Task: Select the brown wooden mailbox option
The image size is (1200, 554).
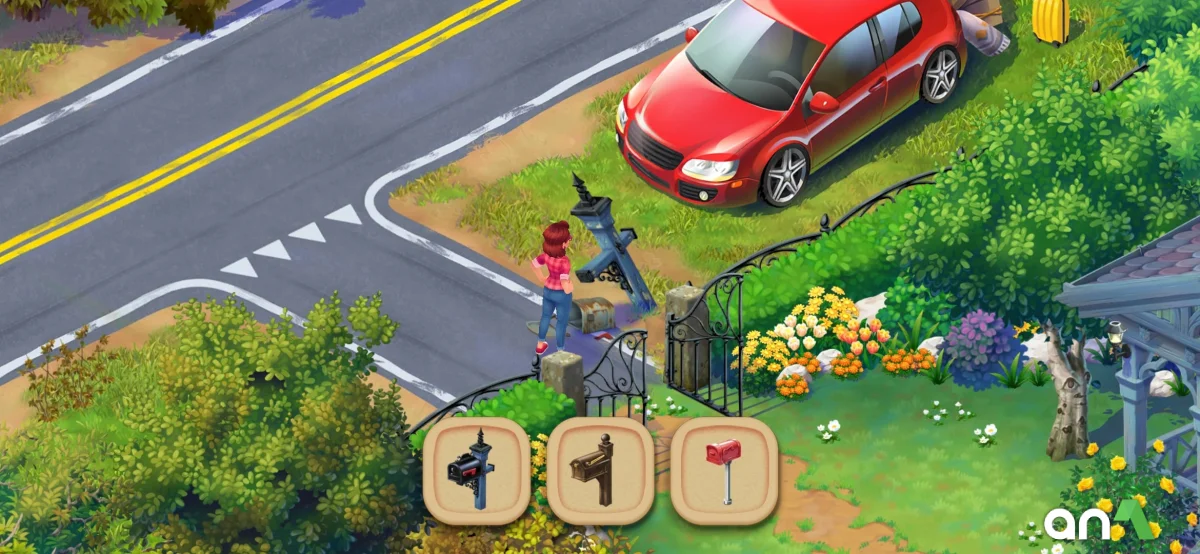Action: click(600, 471)
